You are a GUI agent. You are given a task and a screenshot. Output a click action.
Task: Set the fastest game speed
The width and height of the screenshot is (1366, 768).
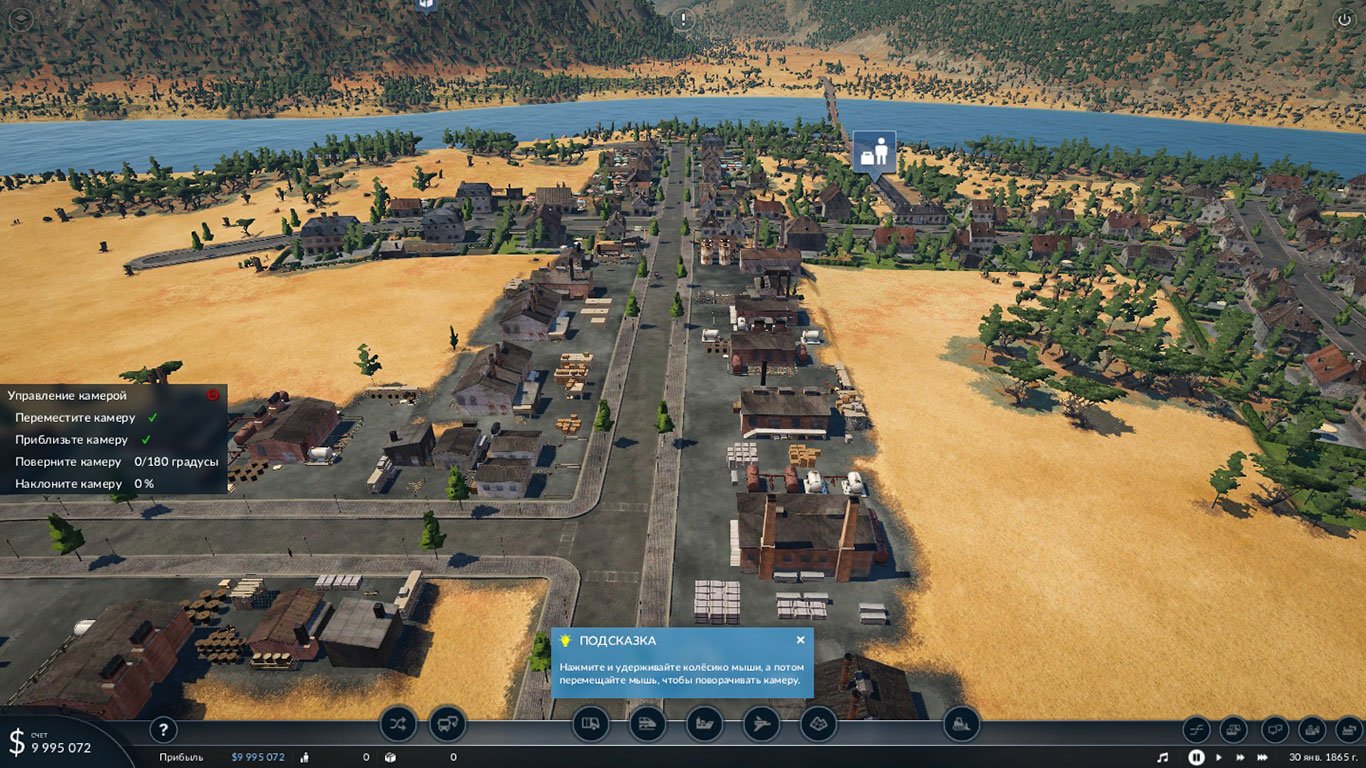1263,757
